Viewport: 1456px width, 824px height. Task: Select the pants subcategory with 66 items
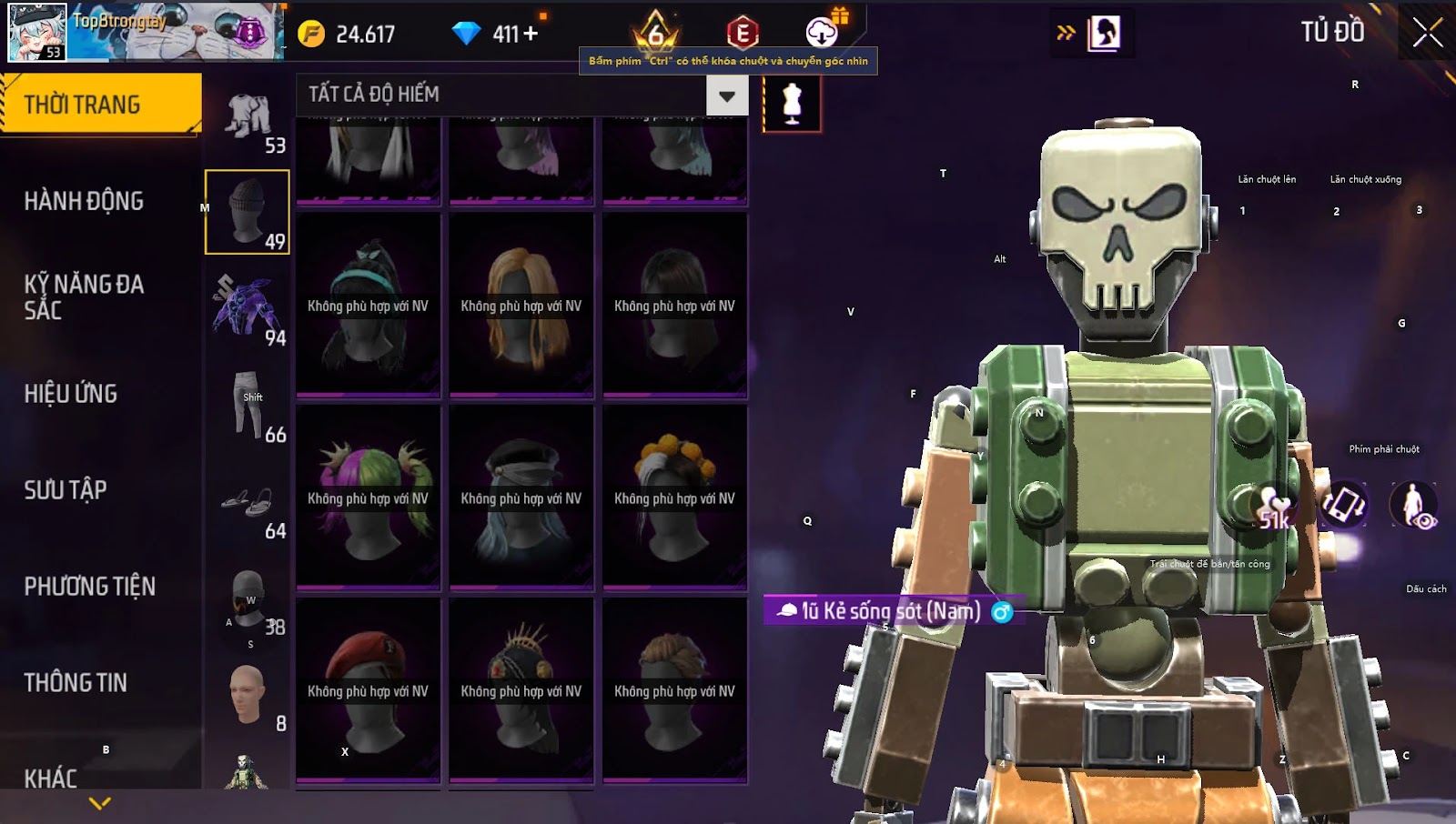coord(248,405)
